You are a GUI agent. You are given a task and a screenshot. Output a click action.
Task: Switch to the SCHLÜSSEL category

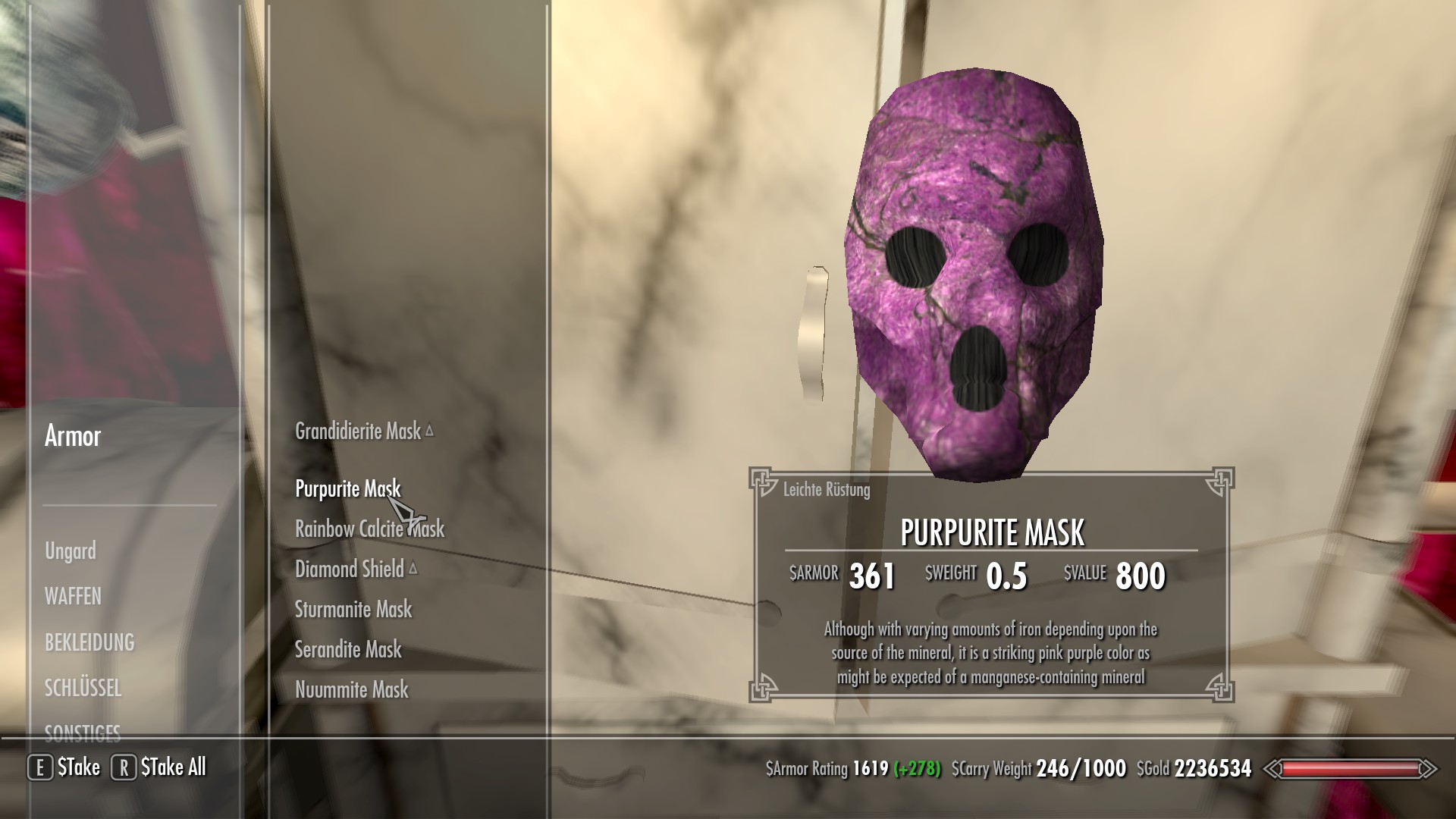click(83, 688)
